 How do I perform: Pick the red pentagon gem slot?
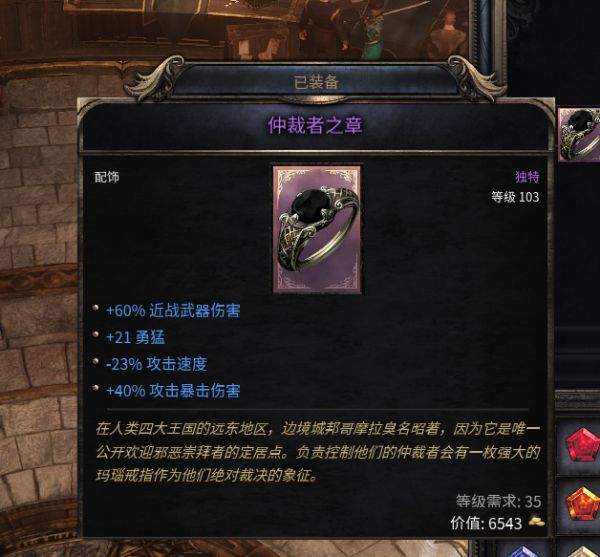point(582,447)
